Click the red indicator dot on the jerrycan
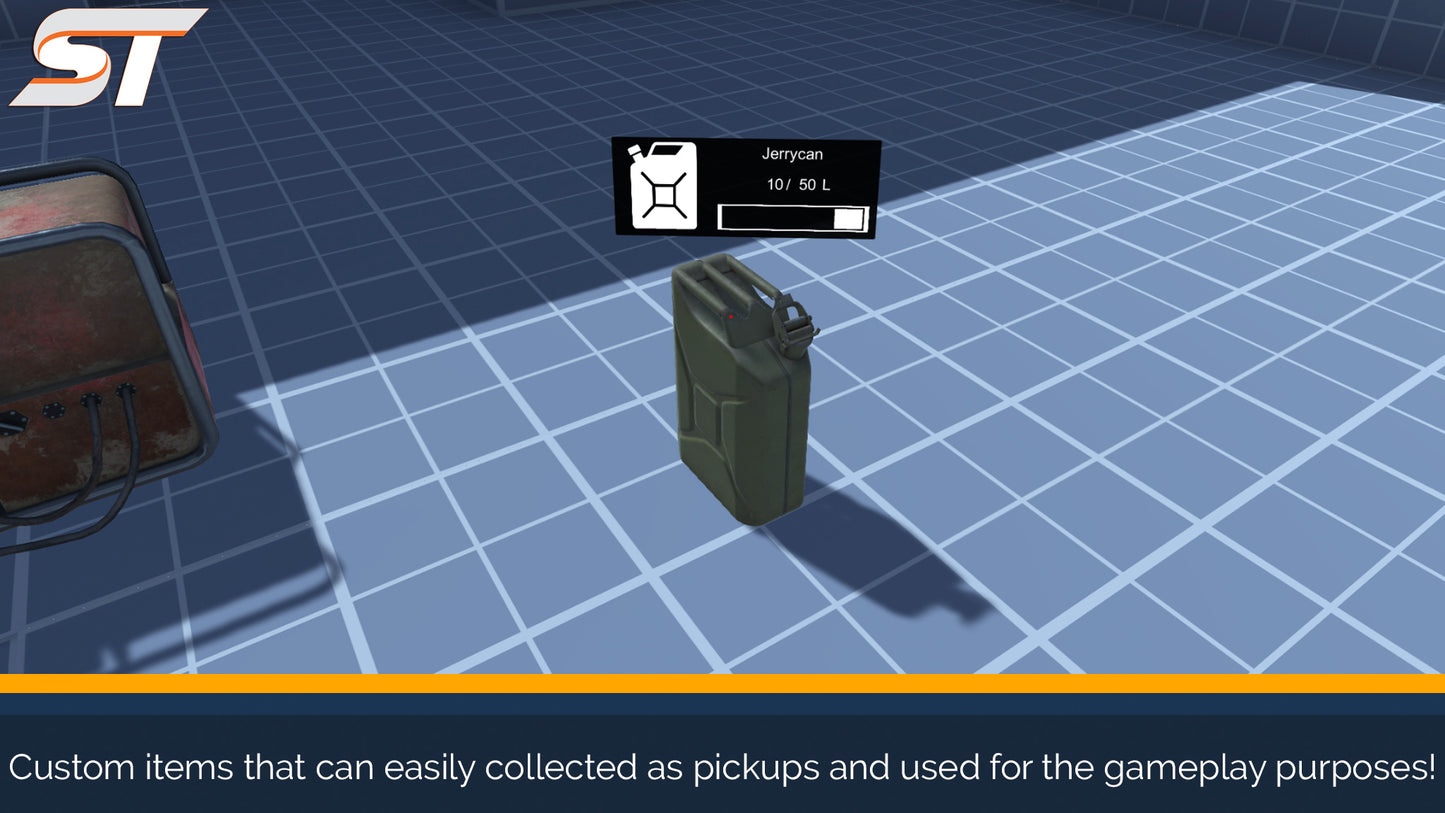Image resolution: width=1445 pixels, height=813 pixels. click(x=731, y=317)
